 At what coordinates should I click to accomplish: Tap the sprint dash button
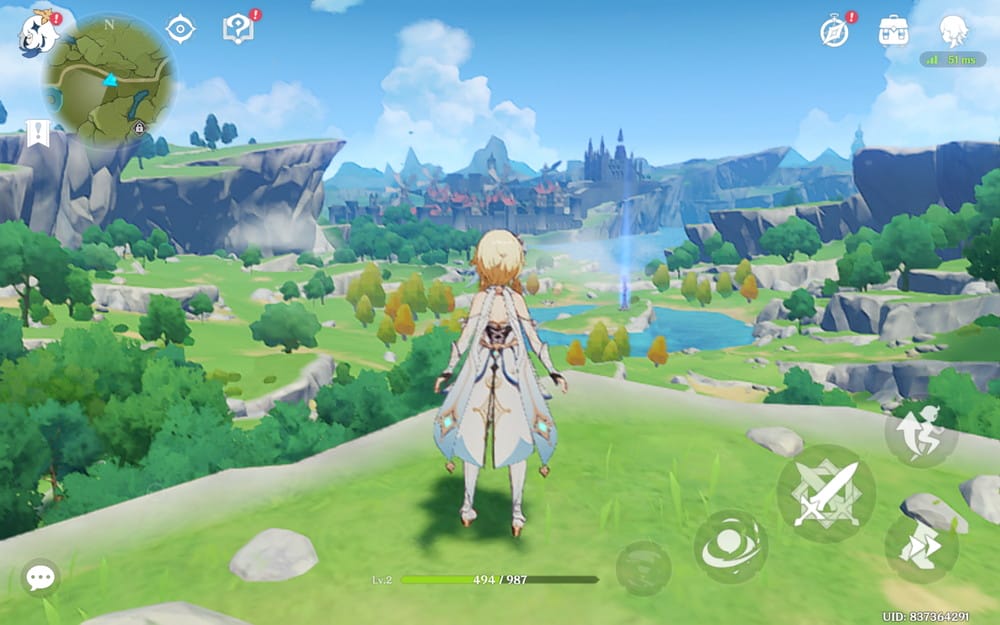(921, 548)
